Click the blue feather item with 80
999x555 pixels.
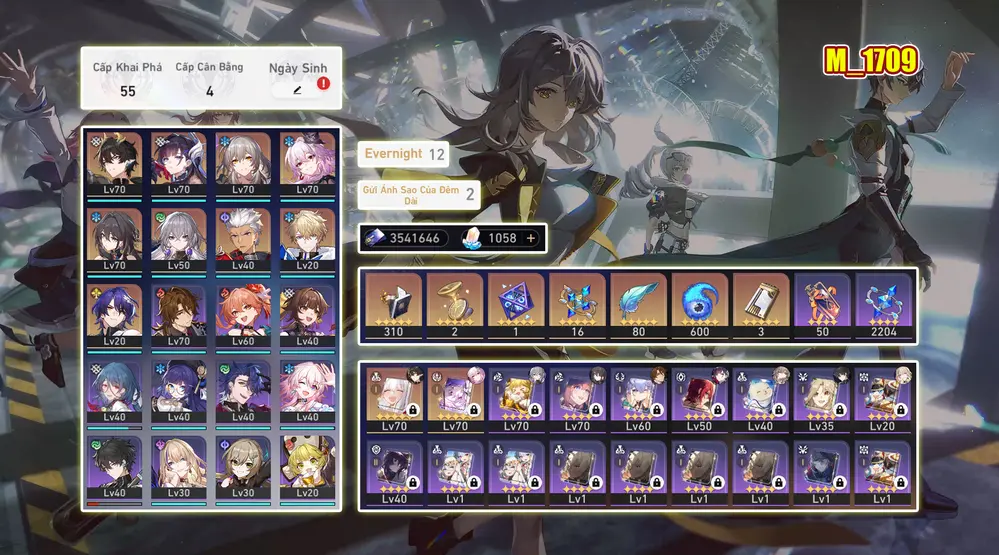[x=638, y=304]
